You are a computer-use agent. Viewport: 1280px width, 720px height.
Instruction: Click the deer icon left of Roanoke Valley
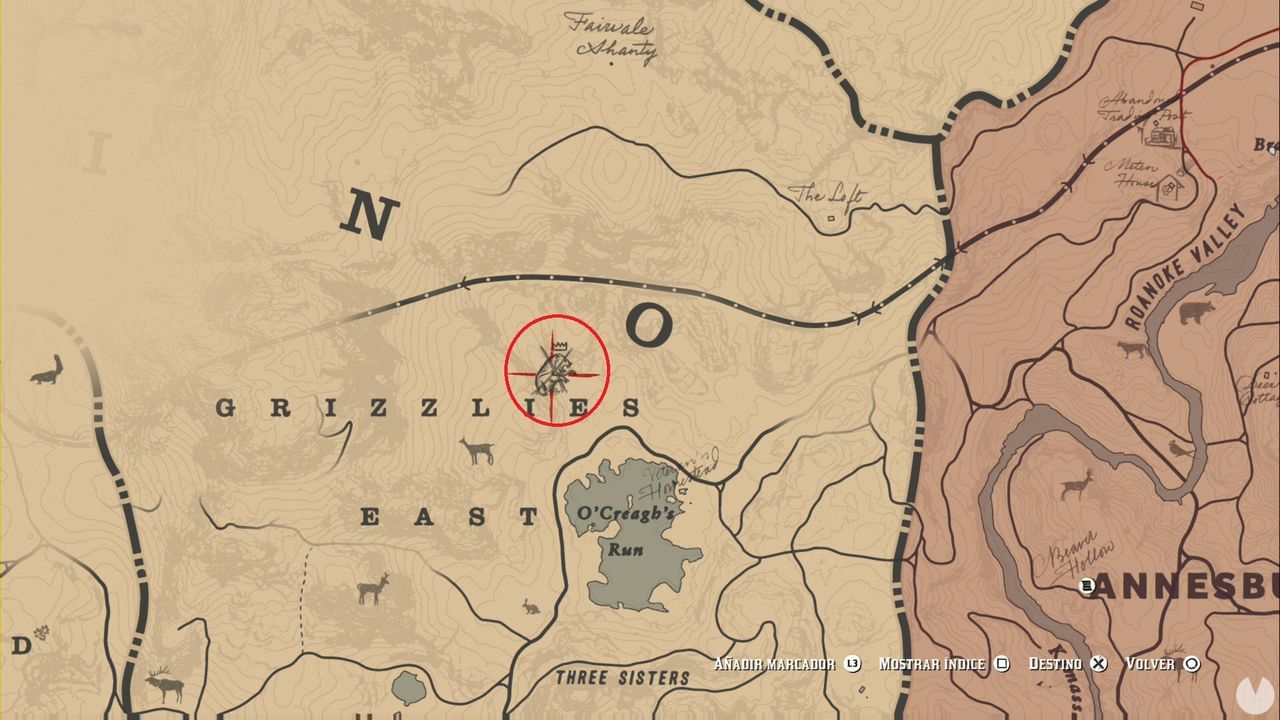(x=1129, y=349)
